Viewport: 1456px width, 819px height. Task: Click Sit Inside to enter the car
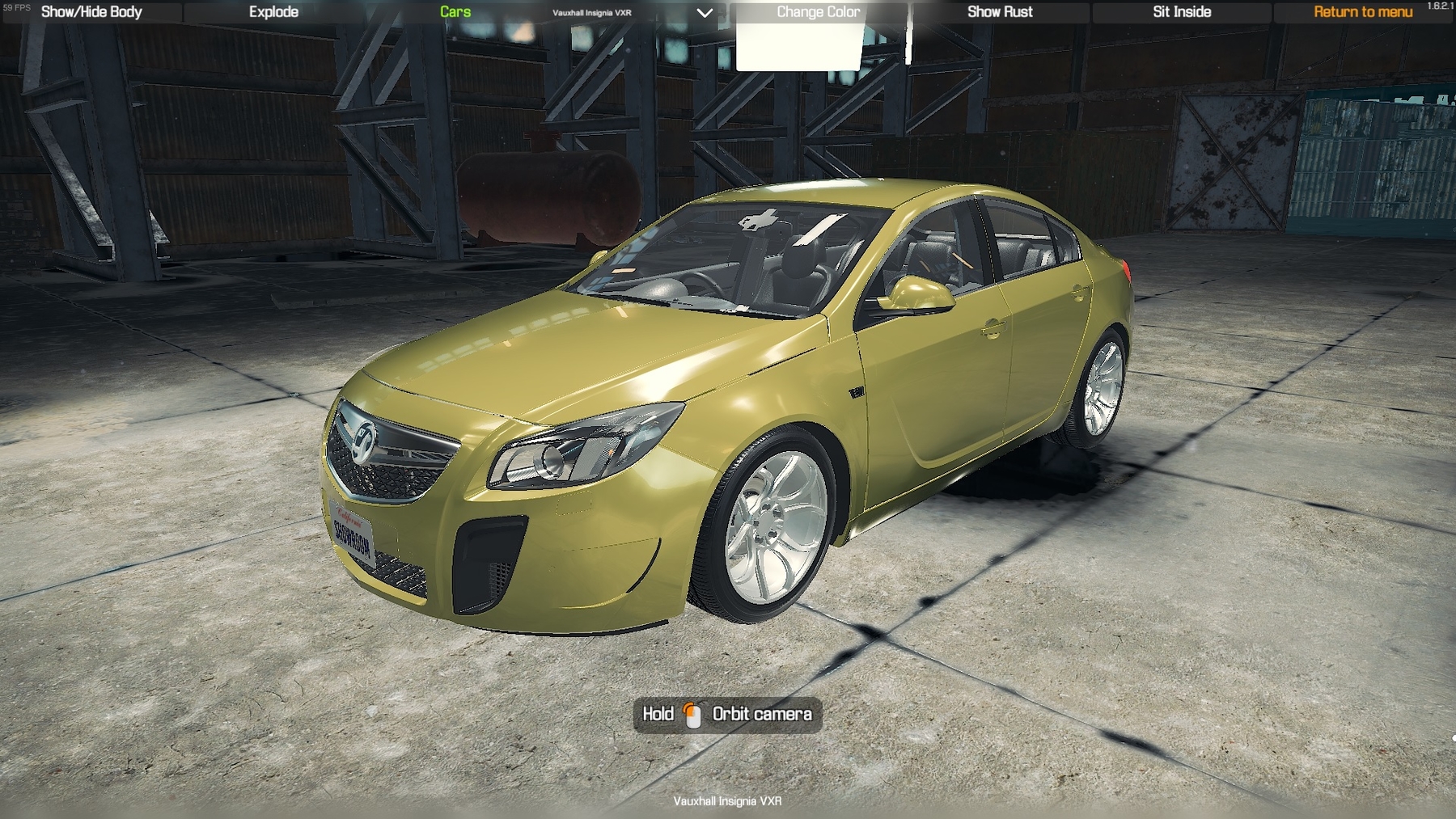pyautogui.click(x=1180, y=11)
